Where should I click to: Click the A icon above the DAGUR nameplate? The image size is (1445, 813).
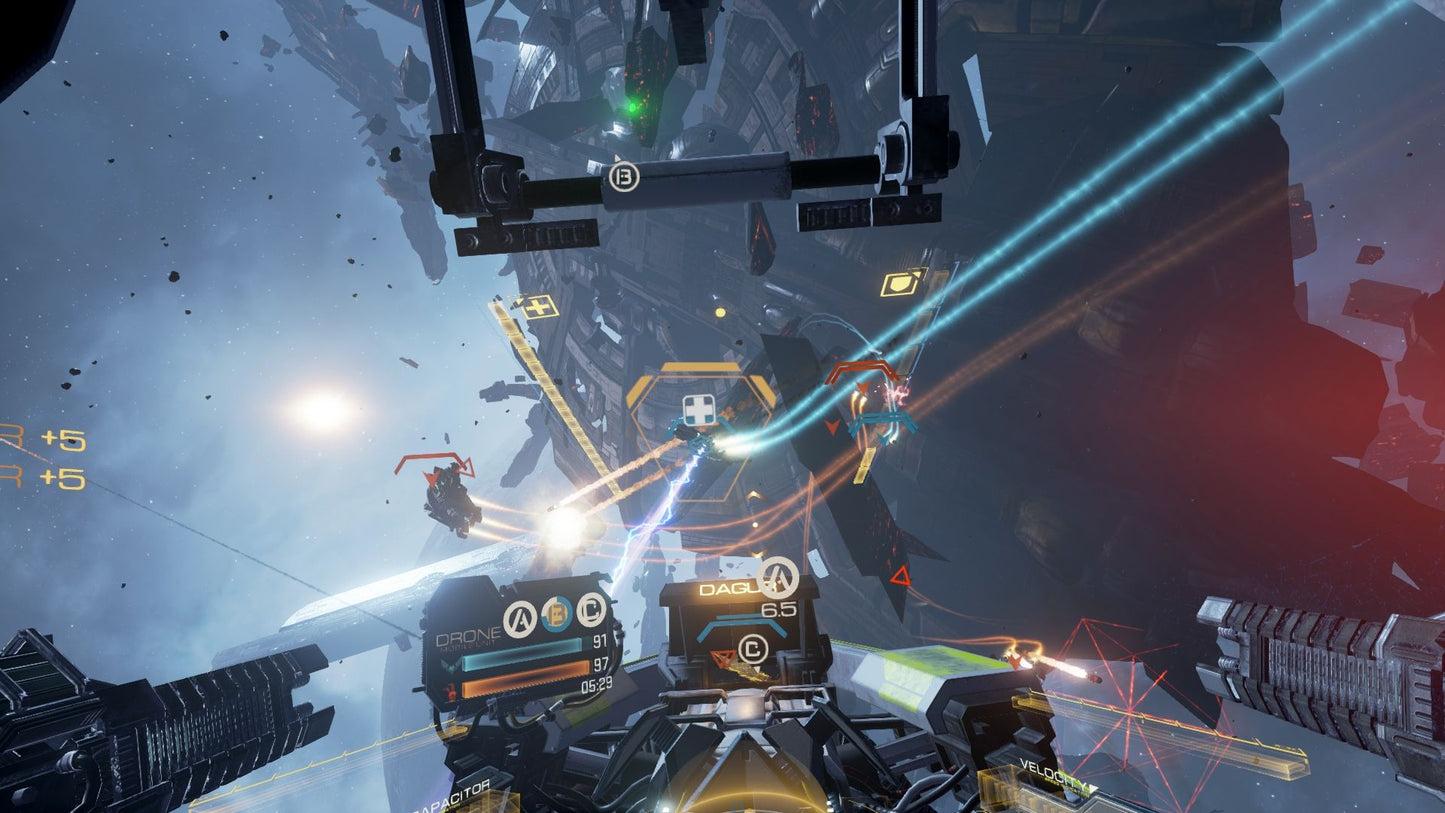point(777,577)
